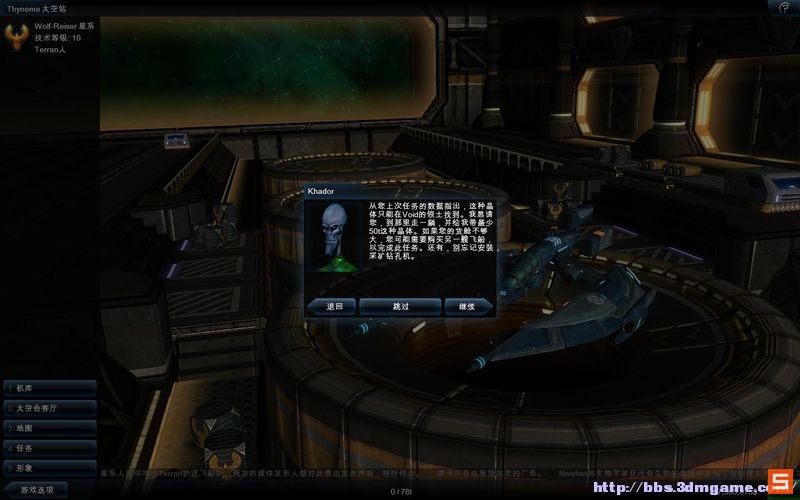Screen dimensions: 800x500
Task: Click 继续 to continue the dialogue
Action: coord(467,306)
